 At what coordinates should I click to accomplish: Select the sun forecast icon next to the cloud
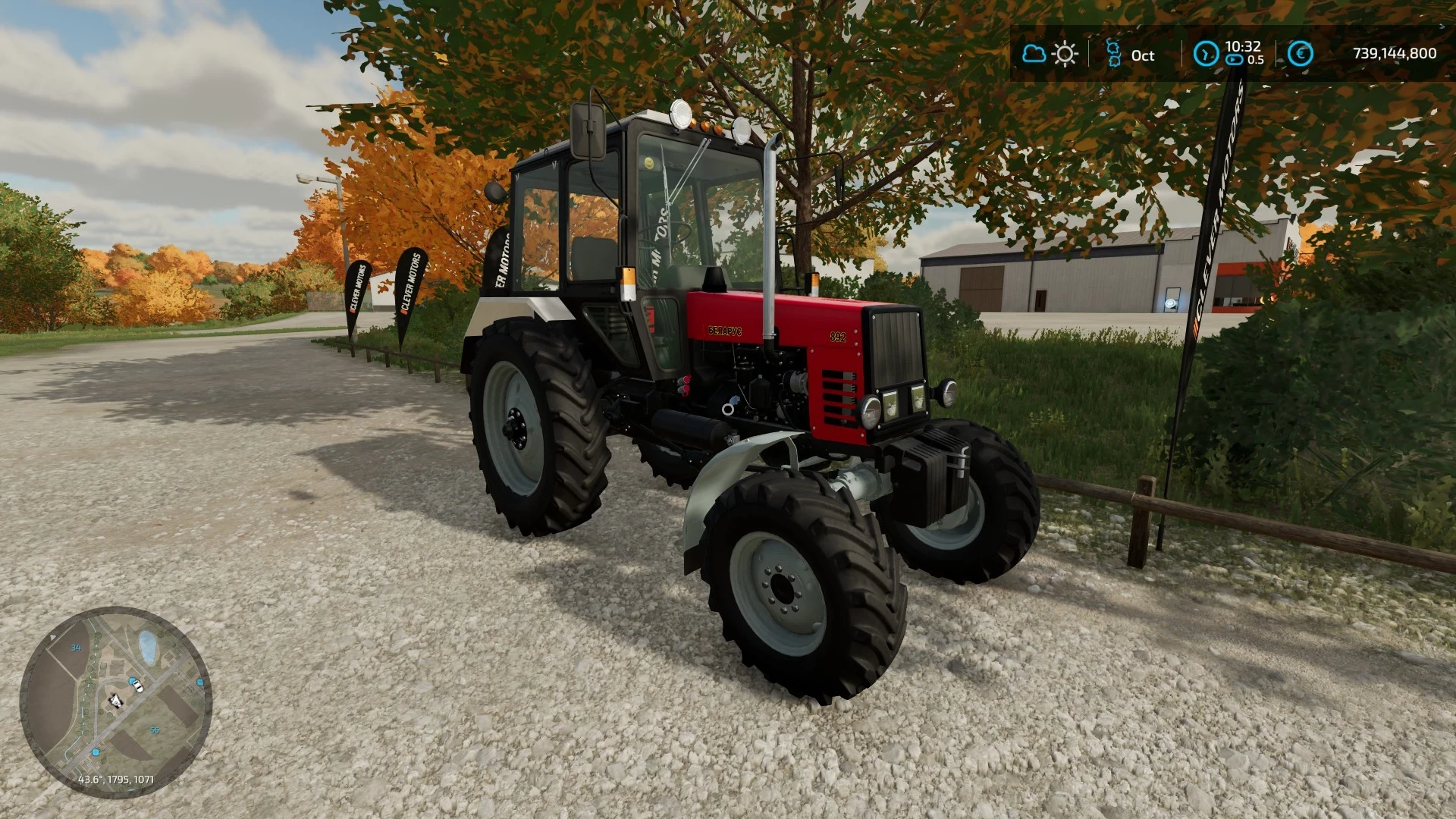(x=1065, y=53)
